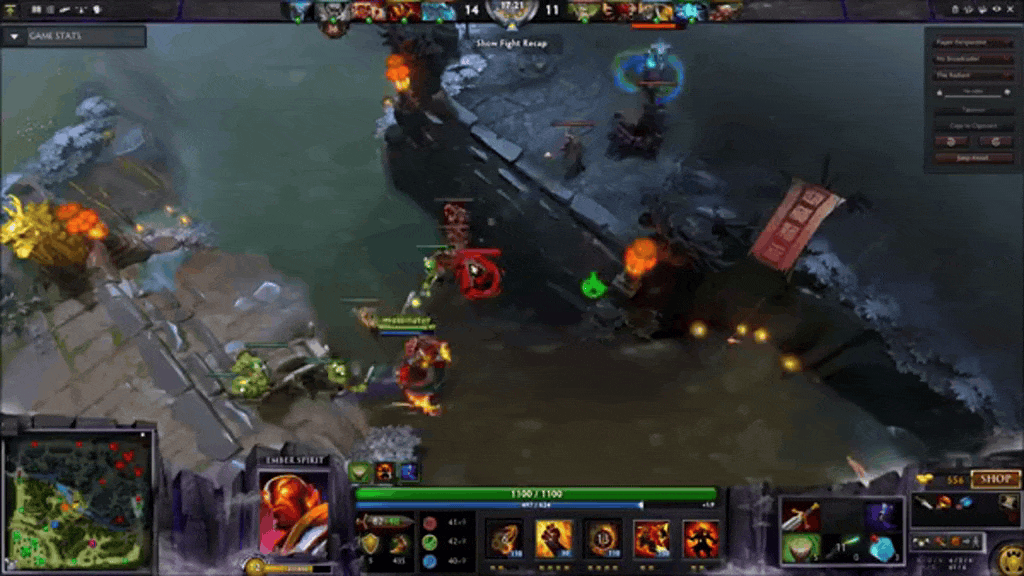The height and width of the screenshot is (576, 1024).
Task: Click the Jump Ahead button
Action: coord(973,158)
